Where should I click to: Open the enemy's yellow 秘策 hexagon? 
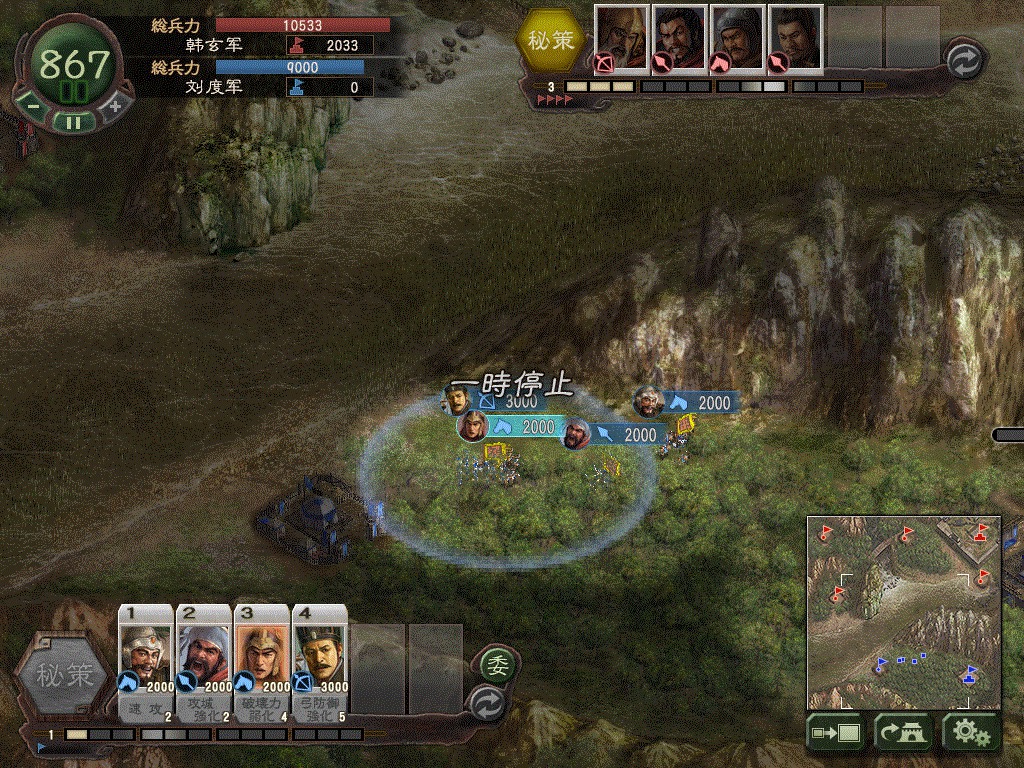click(x=551, y=41)
